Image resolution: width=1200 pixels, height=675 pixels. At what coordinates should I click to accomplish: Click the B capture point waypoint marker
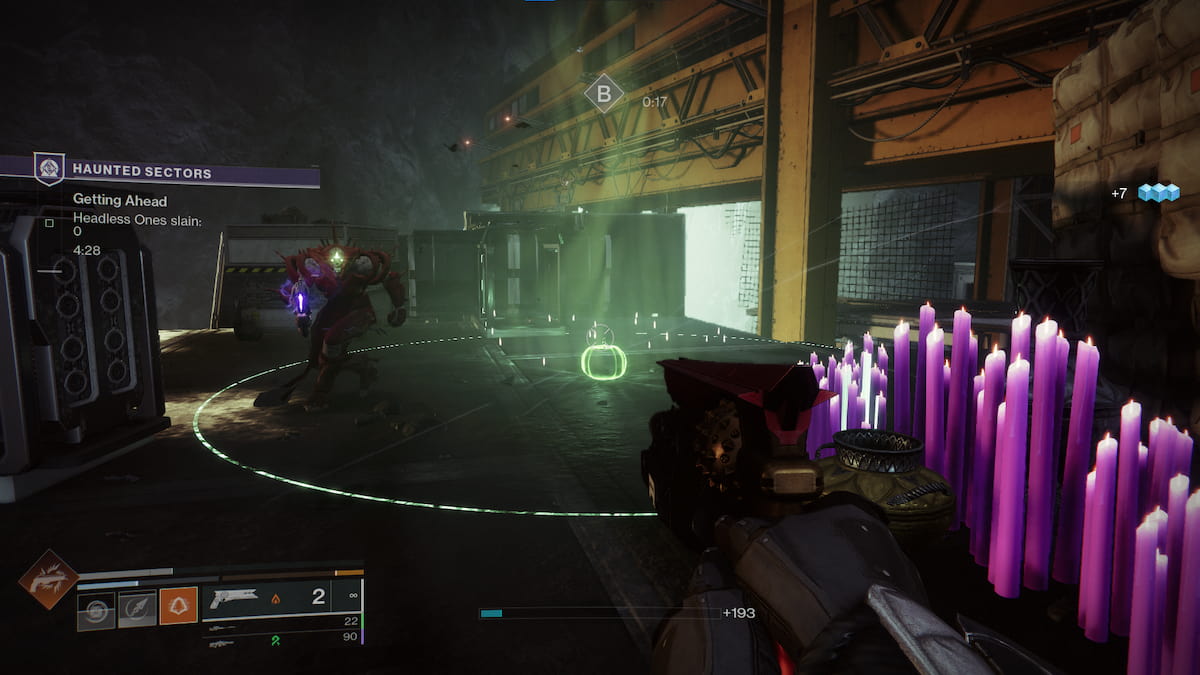click(x=603, y=95)
